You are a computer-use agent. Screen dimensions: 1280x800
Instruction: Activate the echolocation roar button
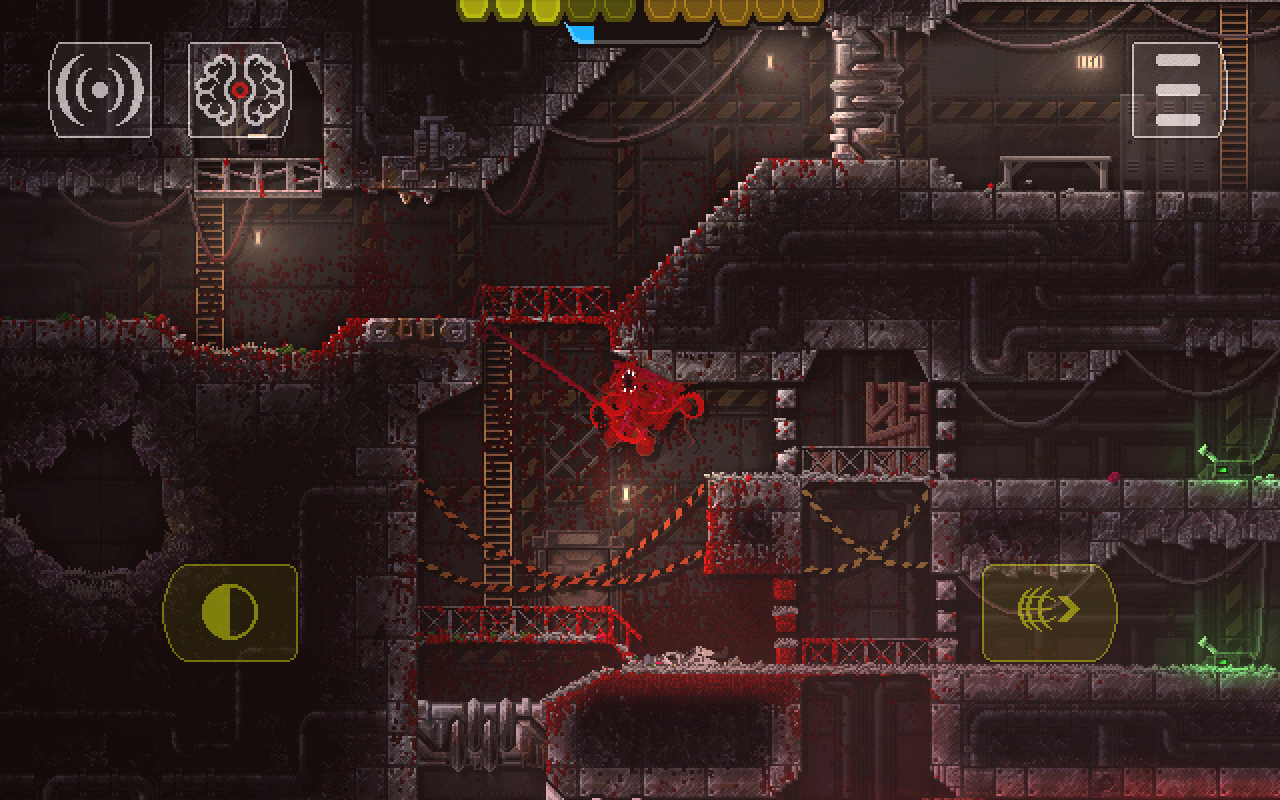click(100, 90)
